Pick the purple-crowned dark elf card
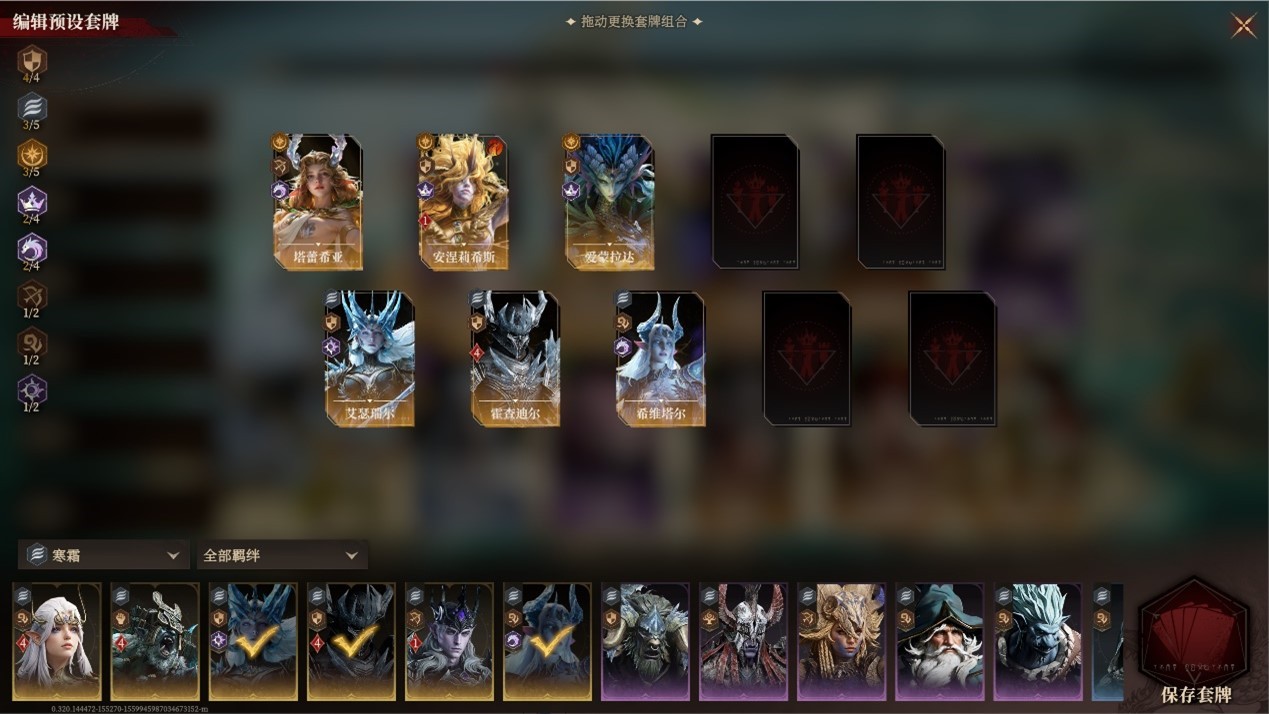 click(449, 642)
